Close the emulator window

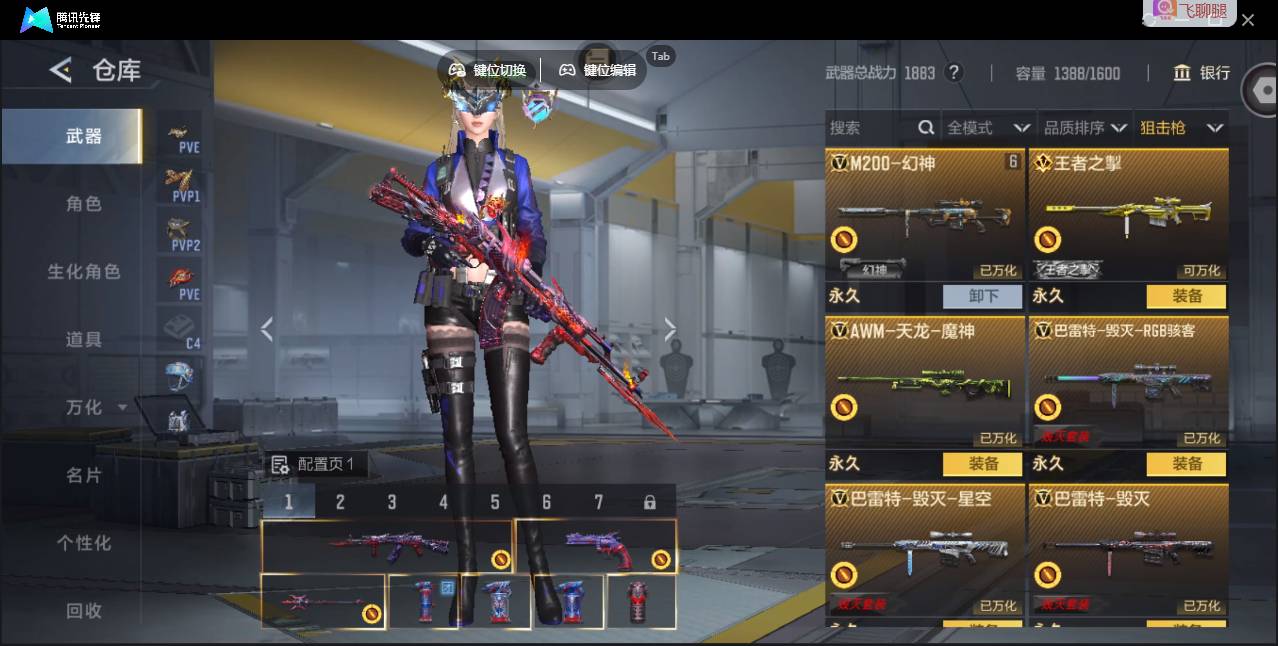pyautogui.click(x=1248, y=20)
